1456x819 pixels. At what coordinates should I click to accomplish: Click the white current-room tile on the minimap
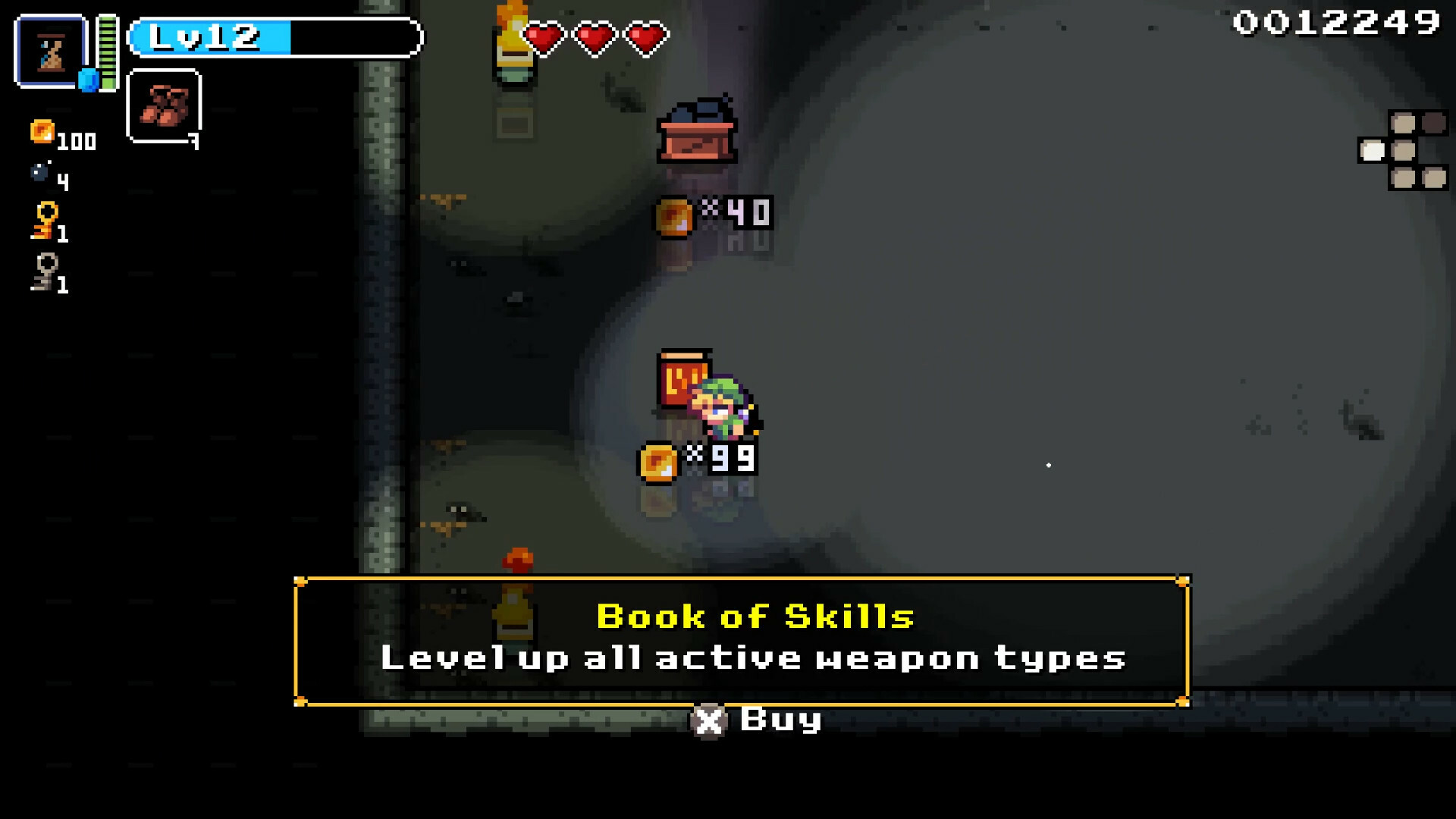[1373, 152]
